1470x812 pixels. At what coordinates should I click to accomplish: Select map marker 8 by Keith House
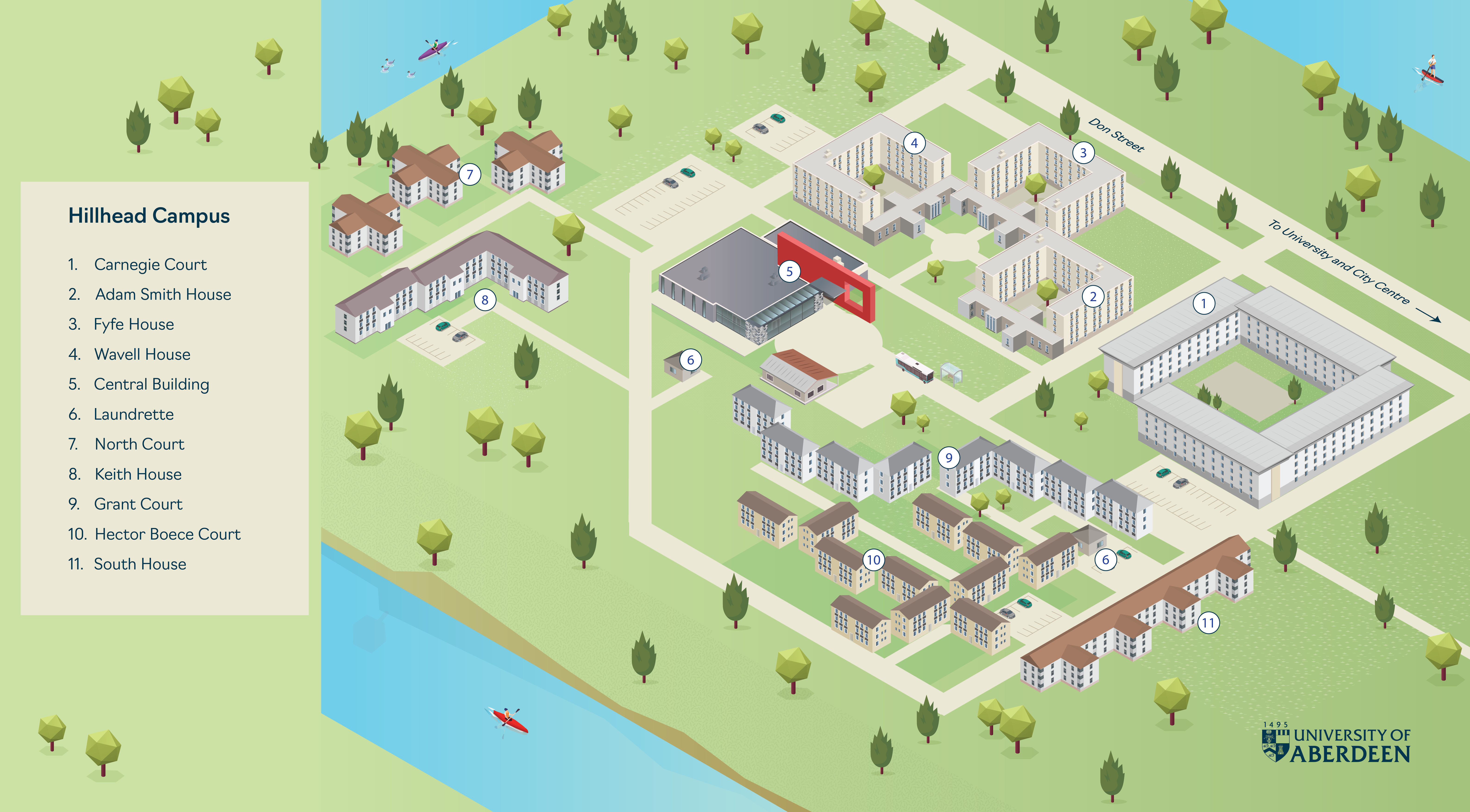485,300
